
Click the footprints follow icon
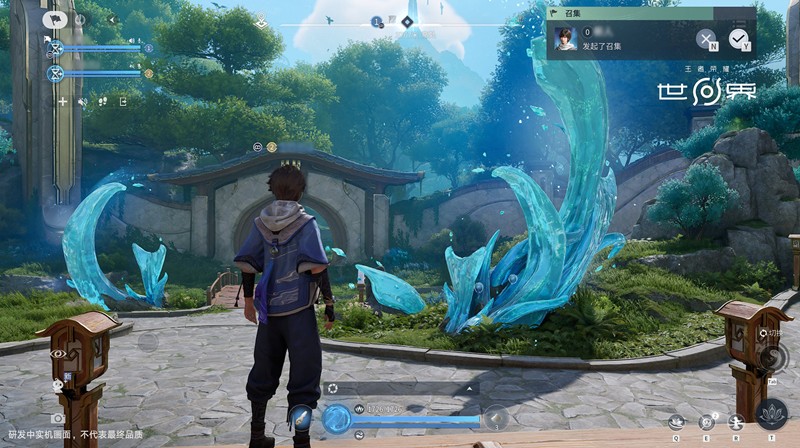tap(102, 101)
